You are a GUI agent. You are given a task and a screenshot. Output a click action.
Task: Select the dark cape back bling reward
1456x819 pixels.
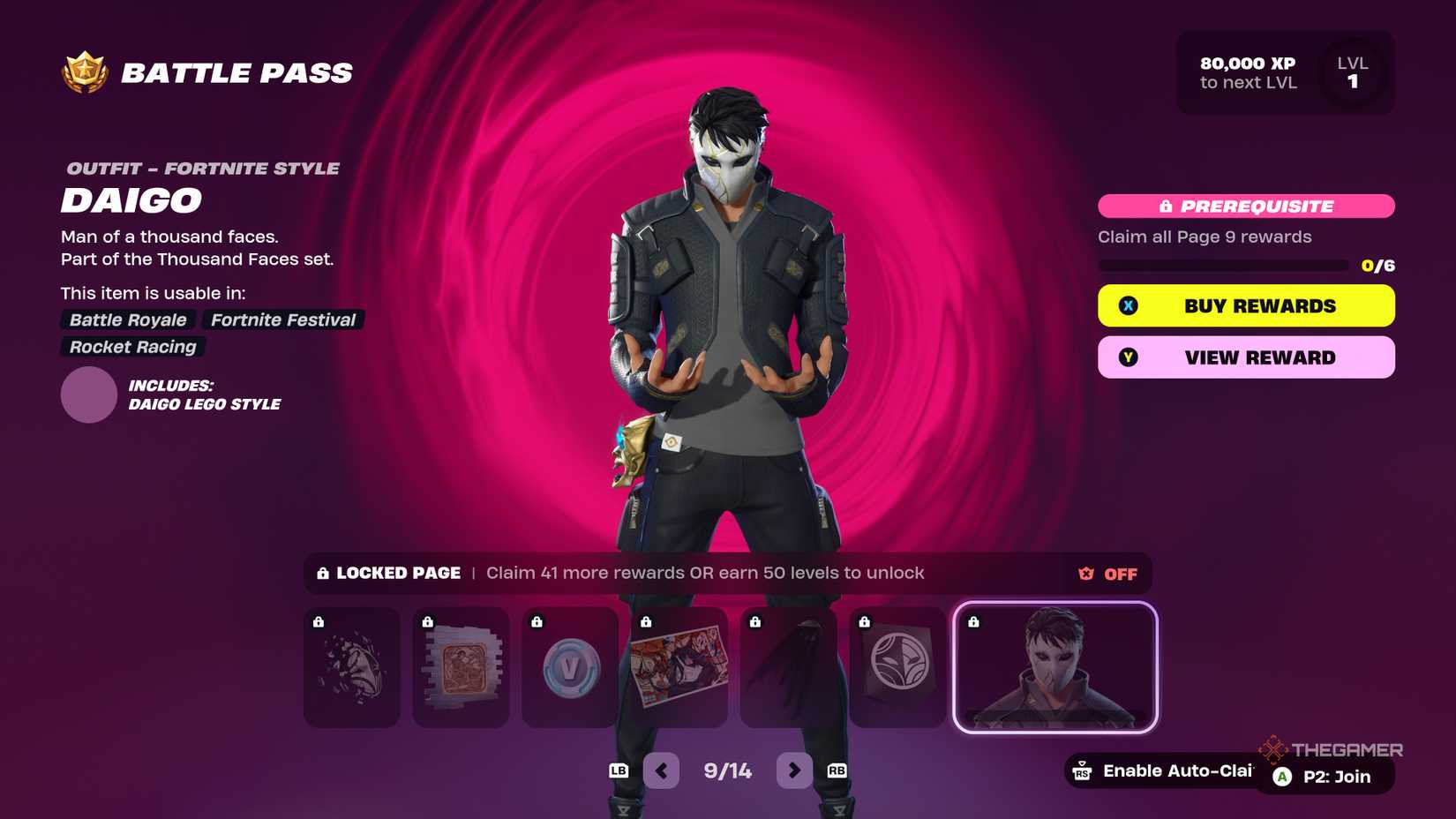788,668
